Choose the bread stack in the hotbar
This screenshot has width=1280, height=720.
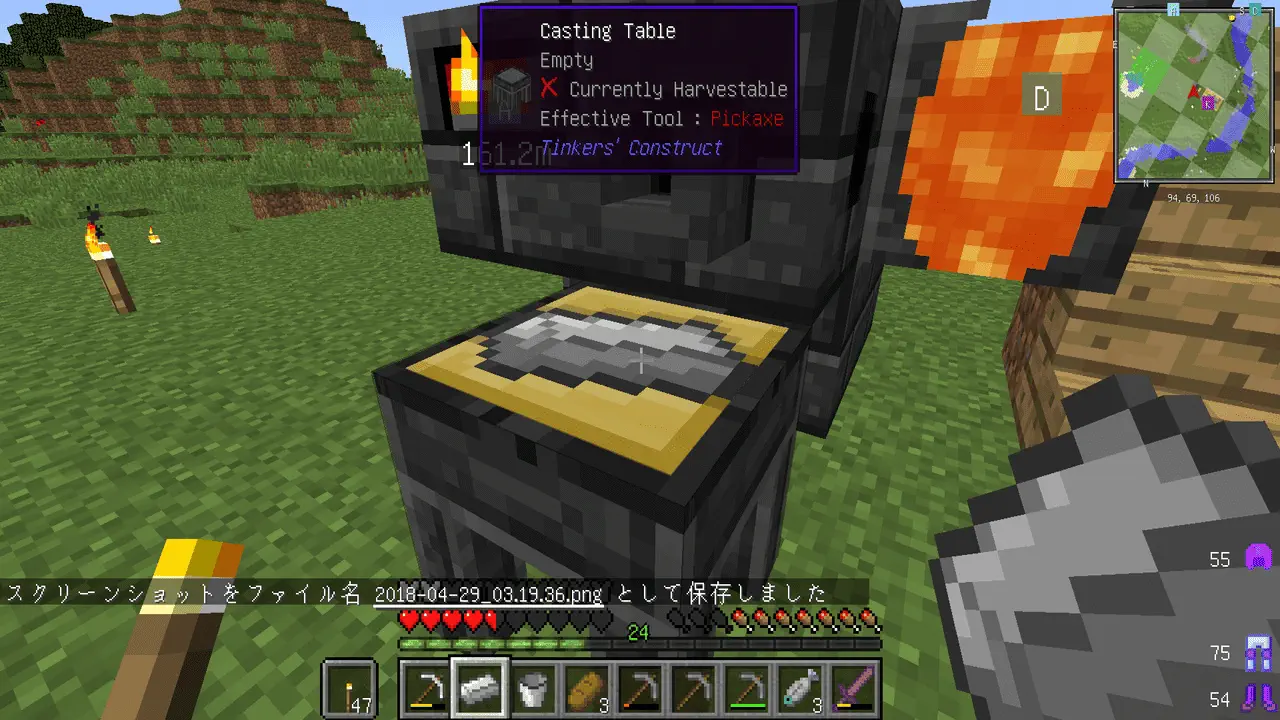point(588,689)
